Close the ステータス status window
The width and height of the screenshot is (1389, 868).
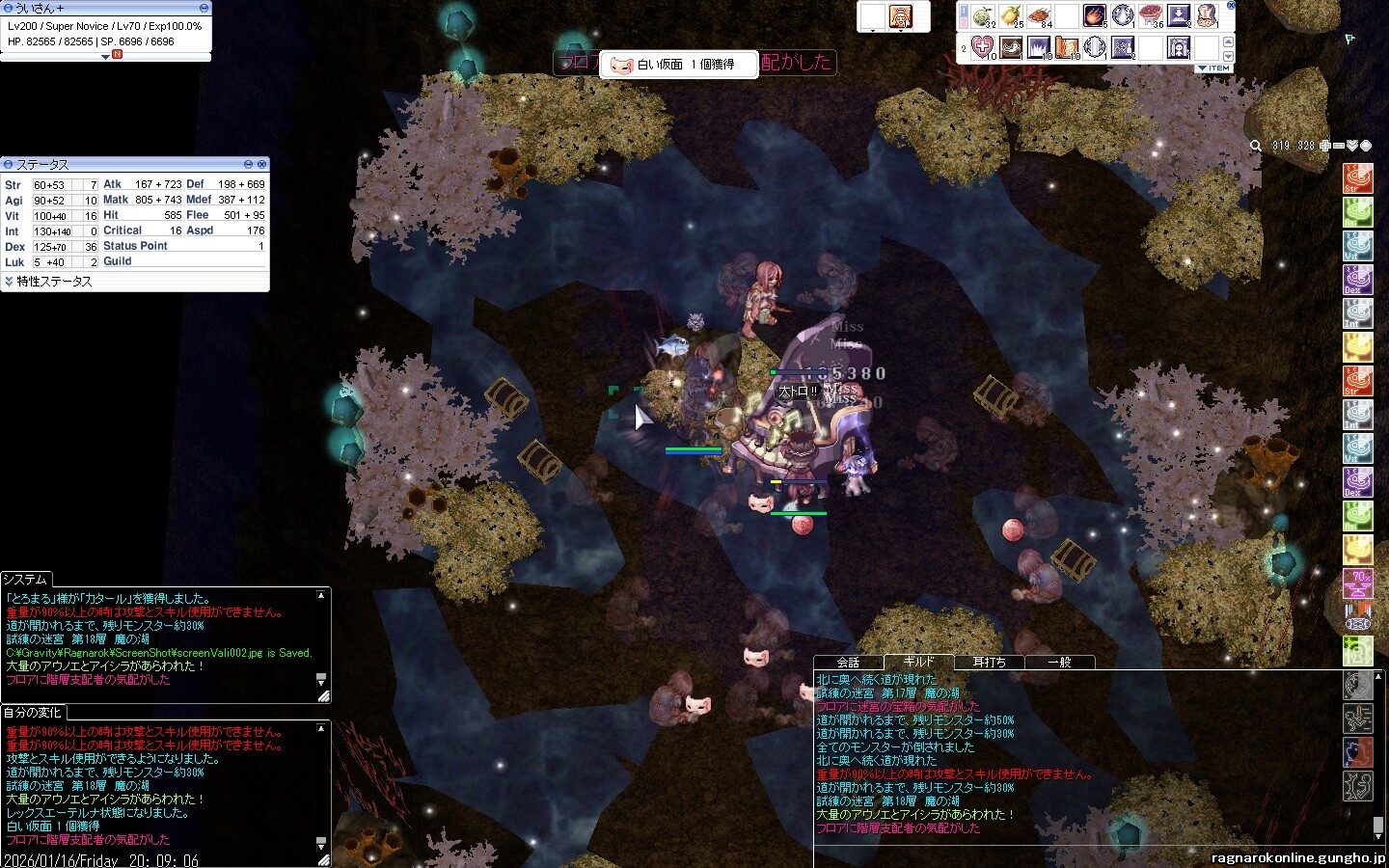tap(261, 165)
